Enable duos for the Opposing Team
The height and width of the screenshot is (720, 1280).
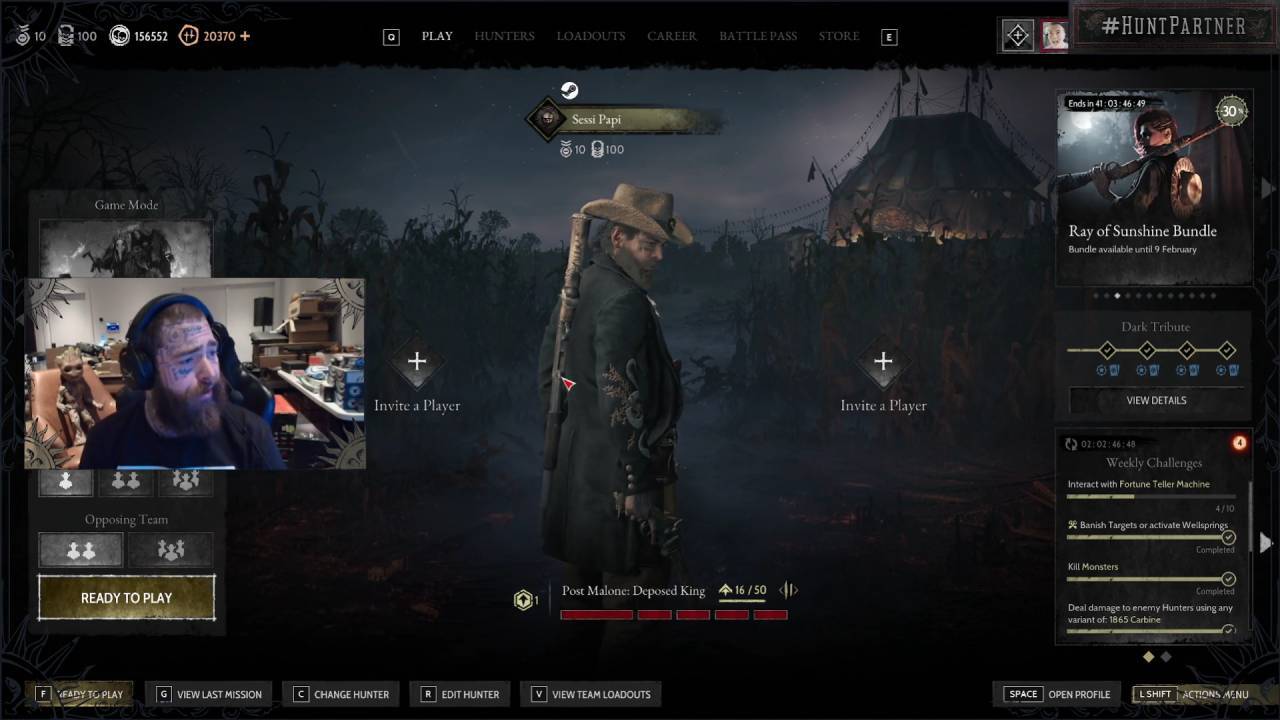(80, 549)
